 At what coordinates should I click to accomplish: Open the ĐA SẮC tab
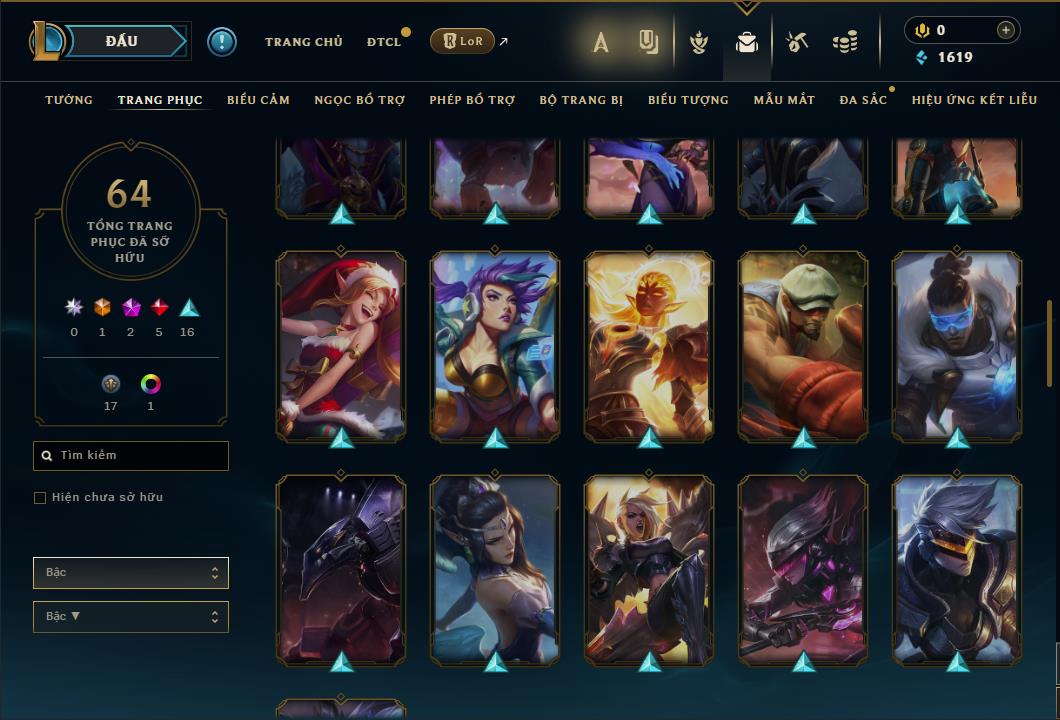point(863,100)
